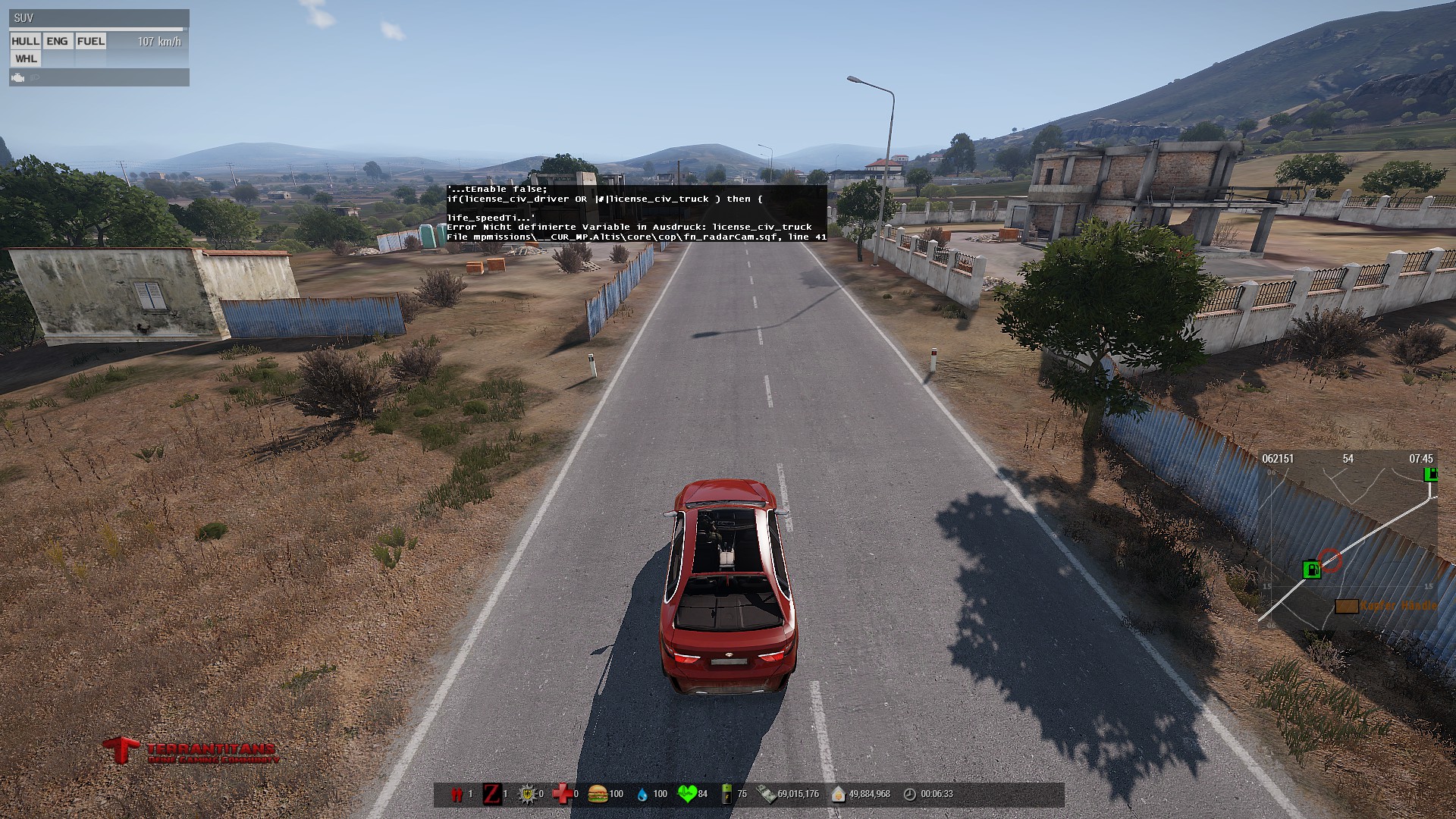Click the bank house icon

click(838, 794)
